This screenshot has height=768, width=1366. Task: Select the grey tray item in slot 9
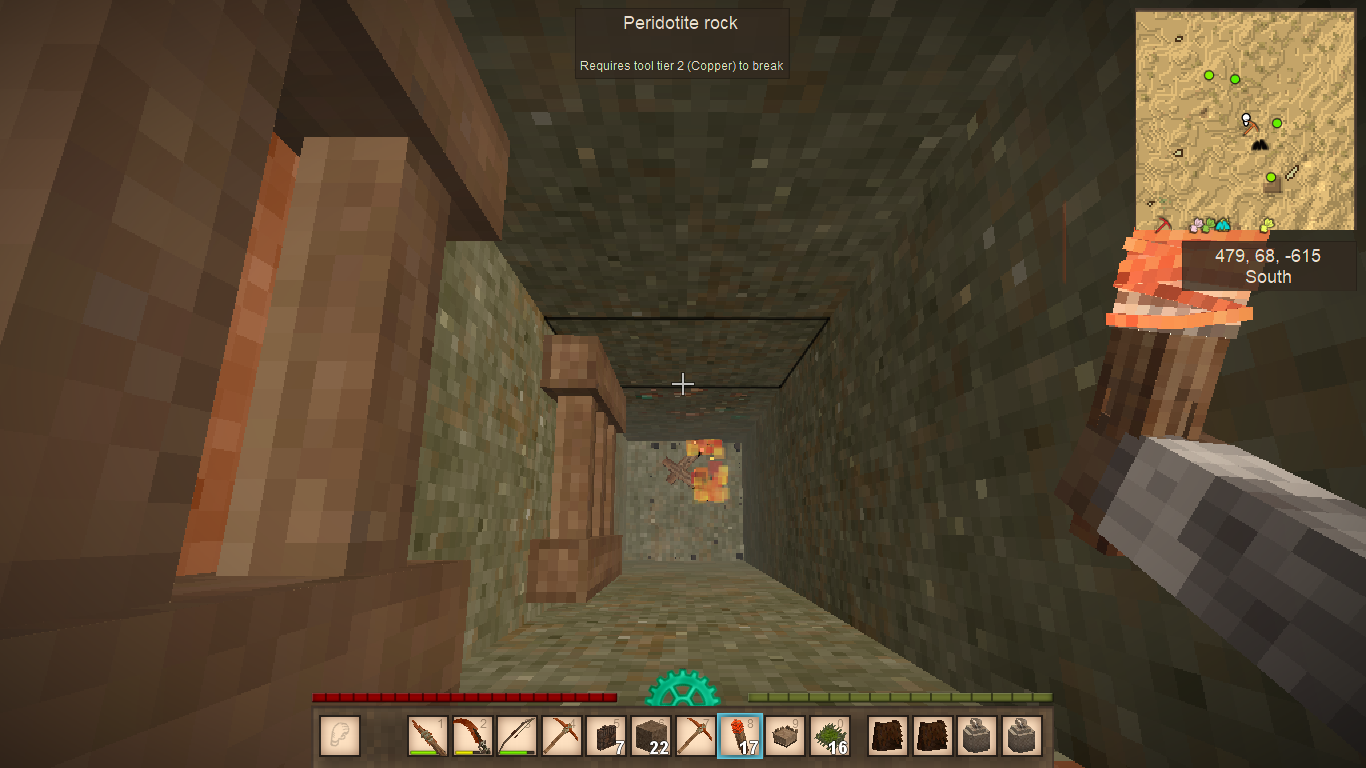(785, 736)
